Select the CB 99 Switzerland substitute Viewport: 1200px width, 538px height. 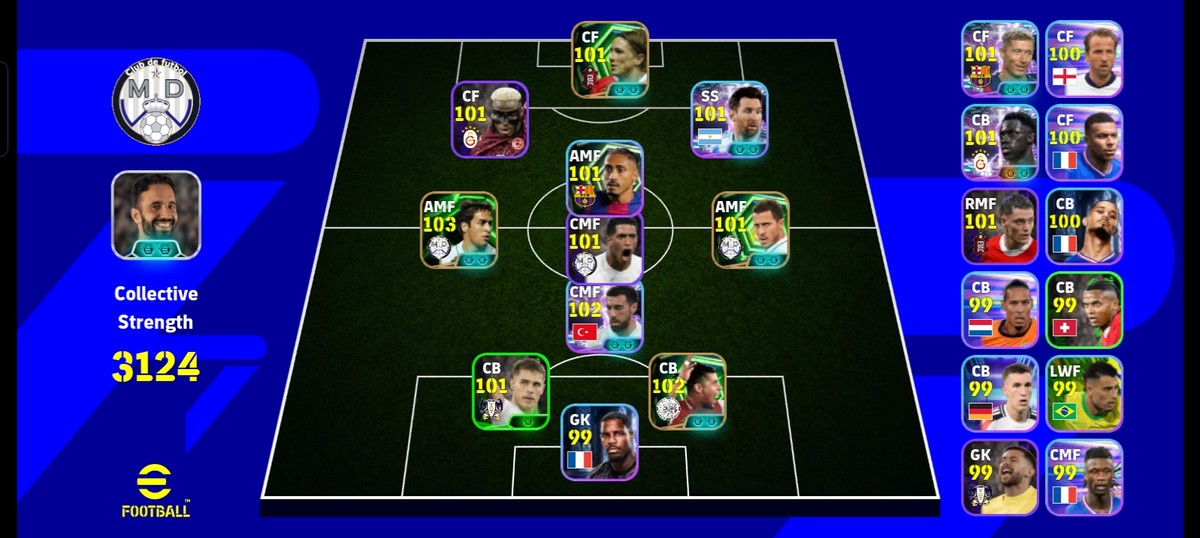[1084, 310]
